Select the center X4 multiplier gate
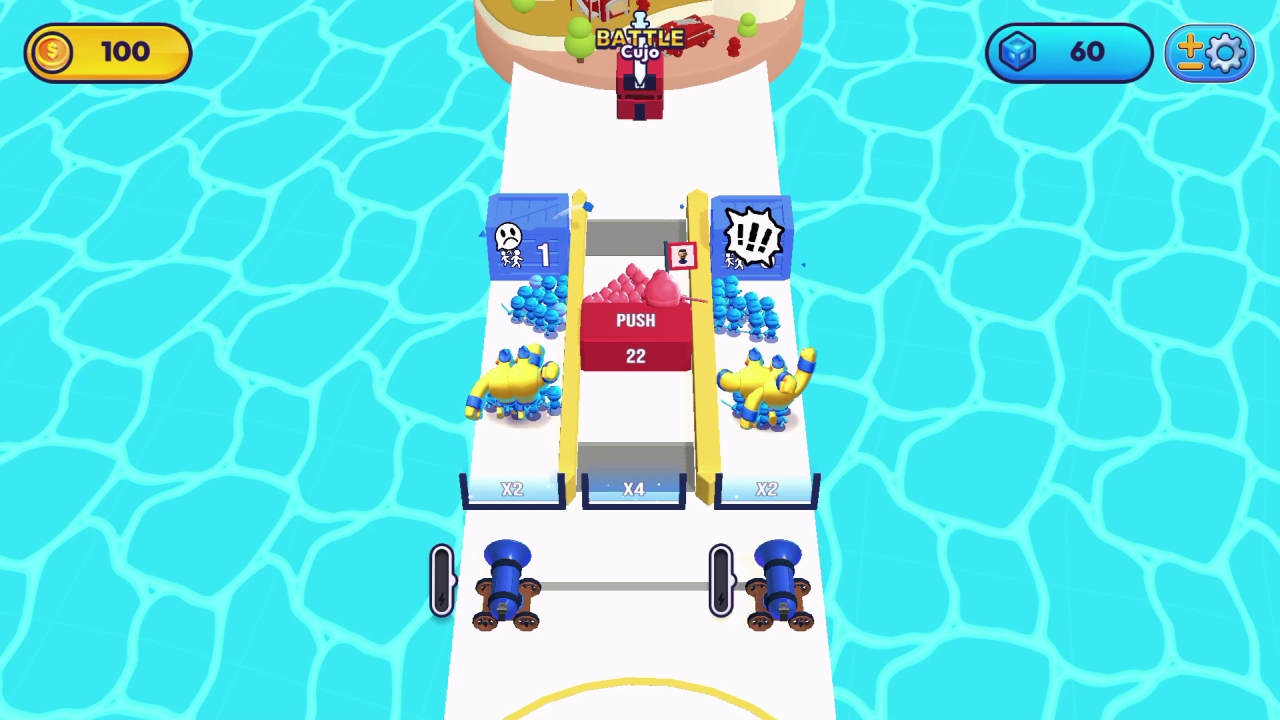 pyautogui.click(x=635, y=489)
